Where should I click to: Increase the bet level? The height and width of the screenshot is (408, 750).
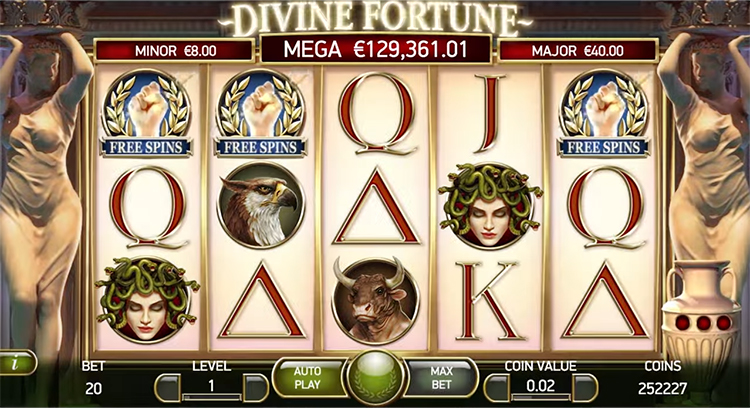(x=256, y=385)
